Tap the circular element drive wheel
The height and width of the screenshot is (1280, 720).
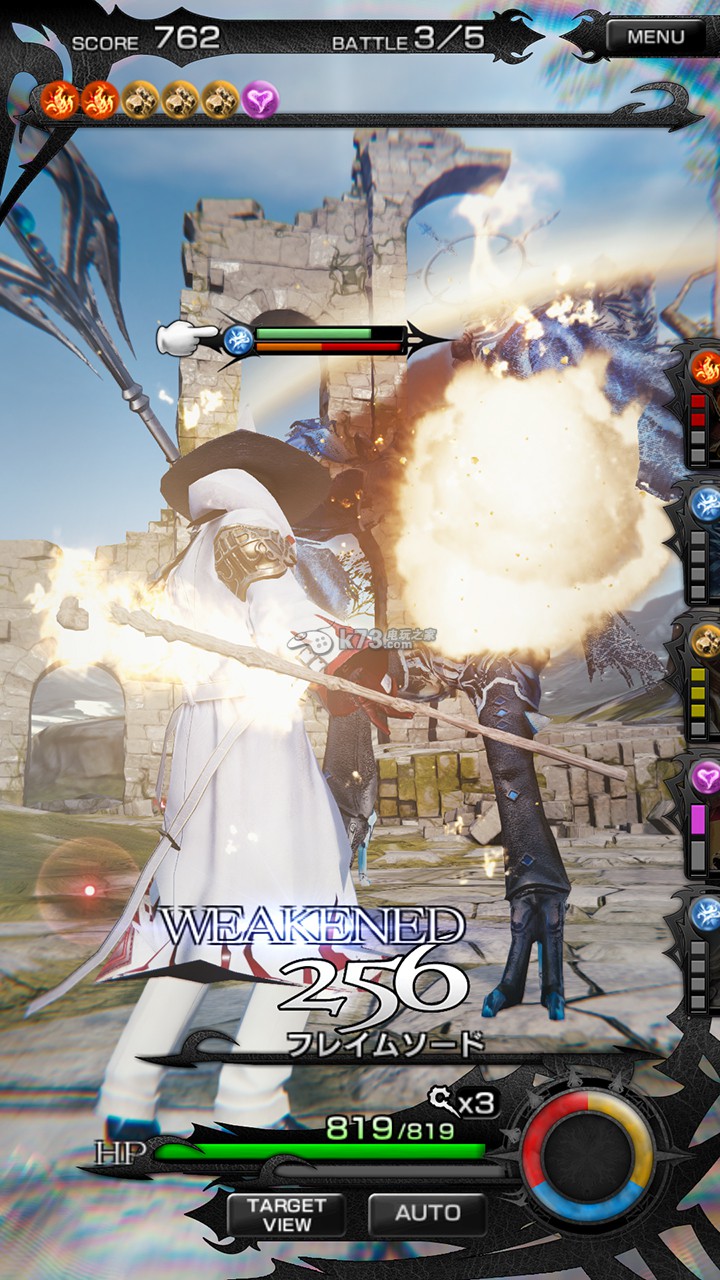pos(587,1156)
